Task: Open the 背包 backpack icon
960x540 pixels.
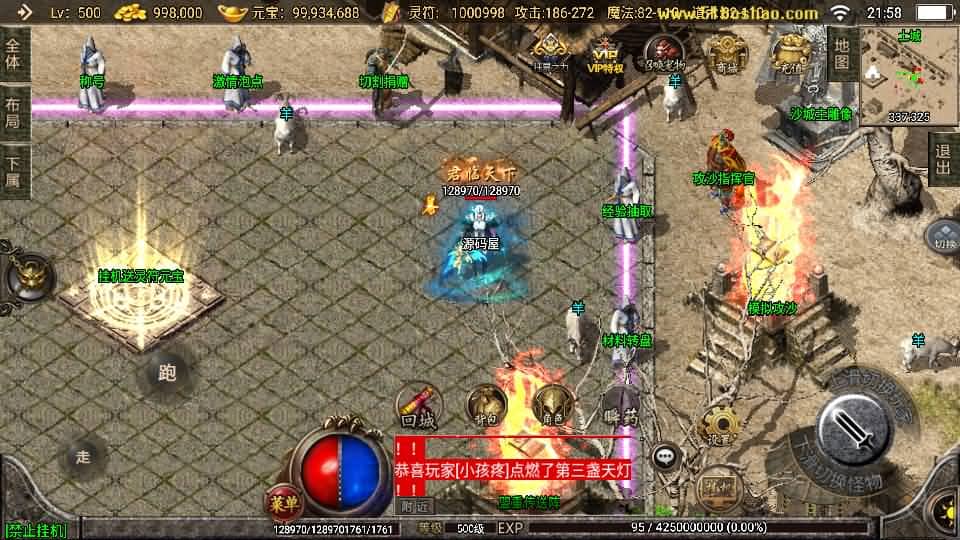Action: click(485, 404)
